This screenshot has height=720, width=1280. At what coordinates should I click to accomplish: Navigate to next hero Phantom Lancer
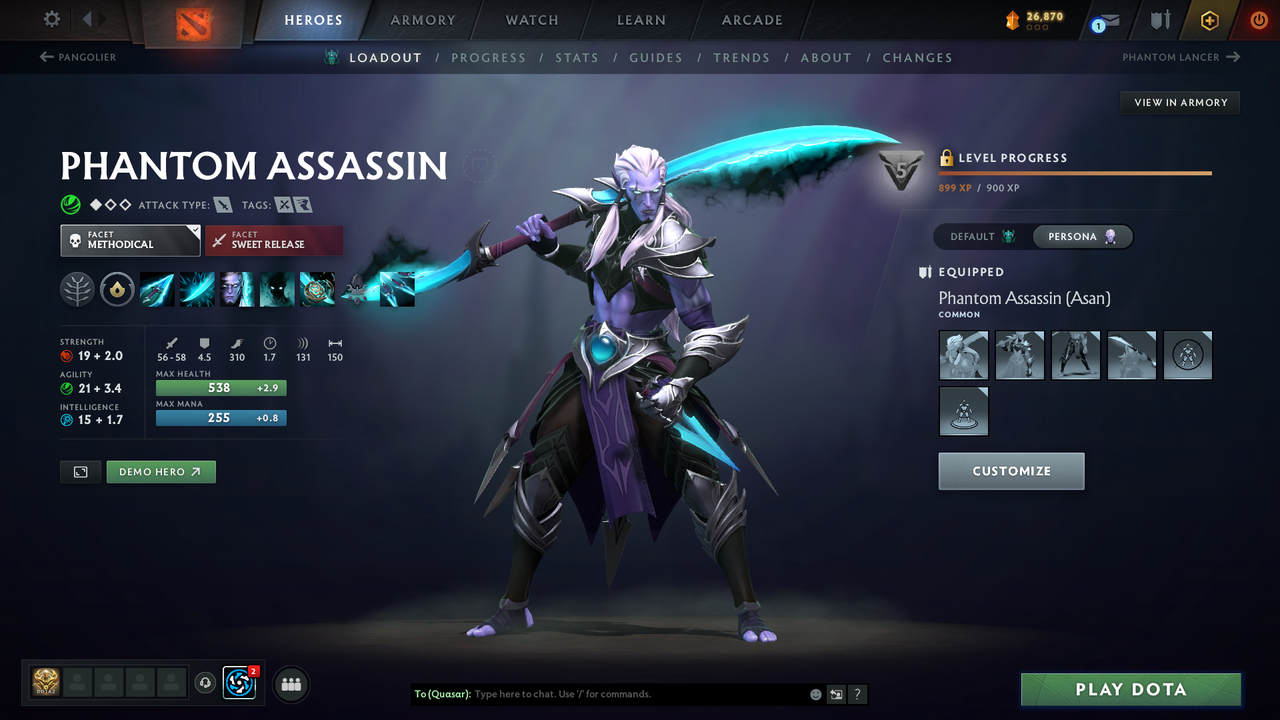point(1180,57)
